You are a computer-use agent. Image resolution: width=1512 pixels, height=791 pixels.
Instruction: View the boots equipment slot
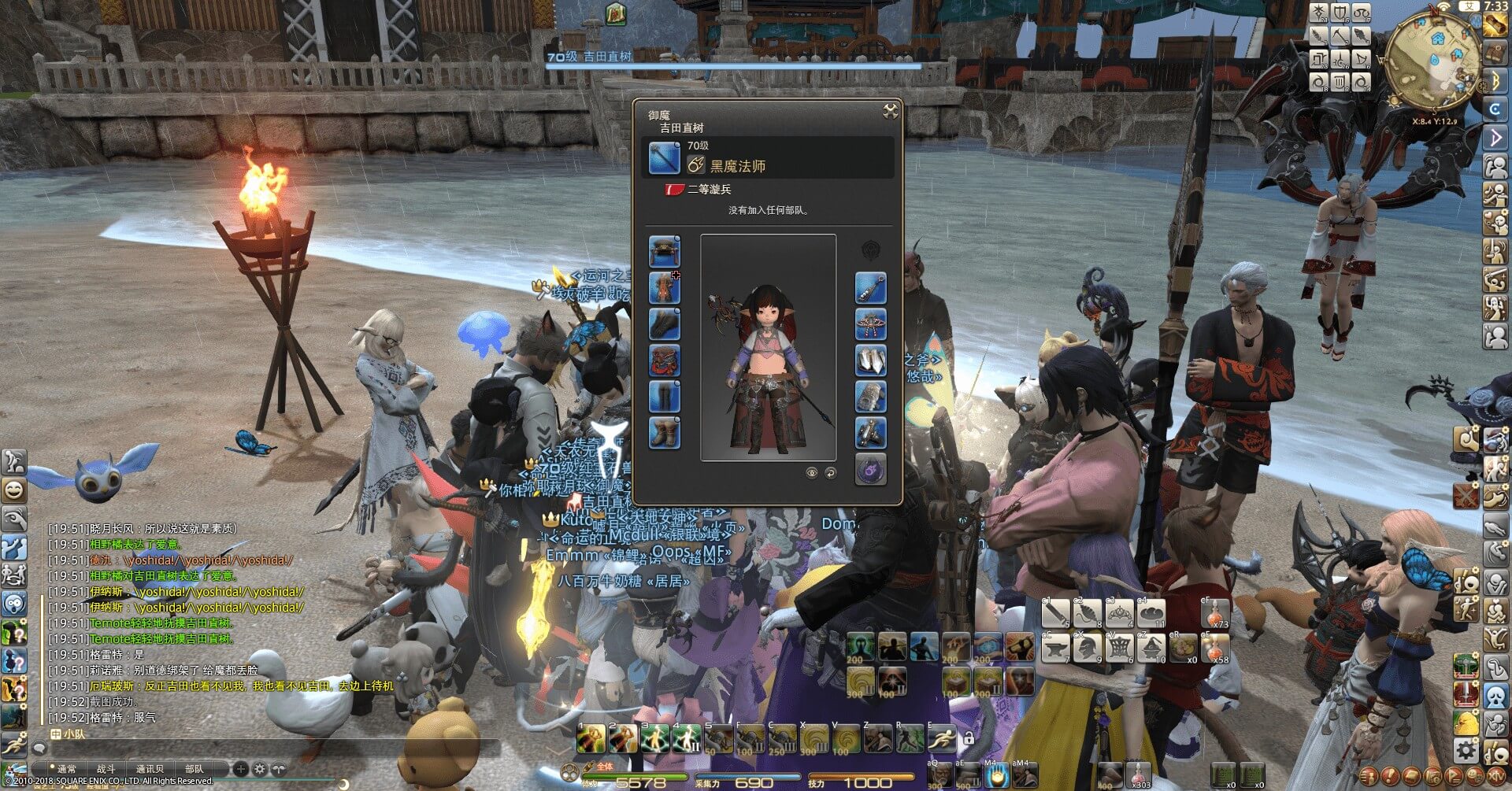point(664,433)
